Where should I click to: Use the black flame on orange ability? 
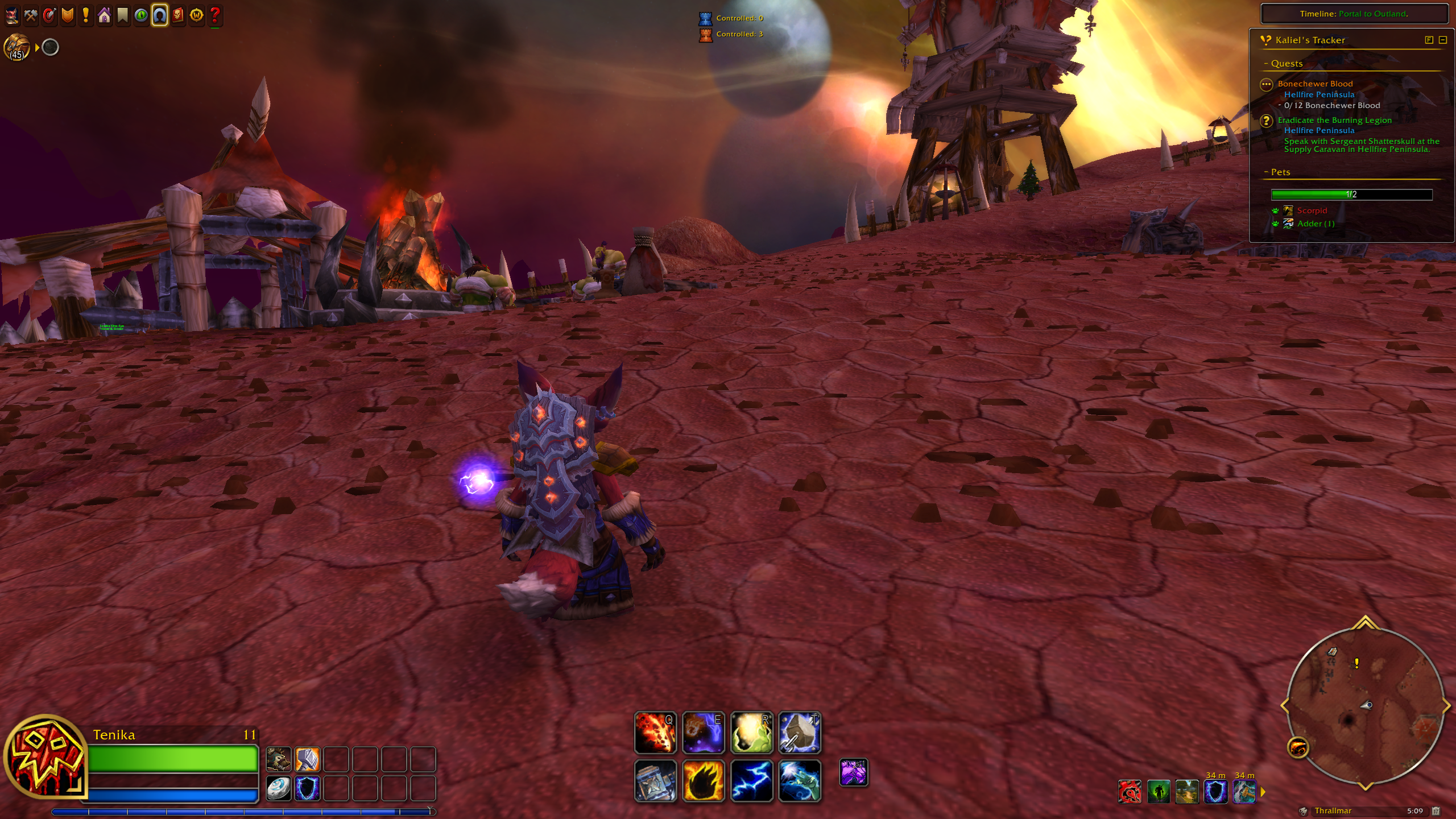[704, 781]
